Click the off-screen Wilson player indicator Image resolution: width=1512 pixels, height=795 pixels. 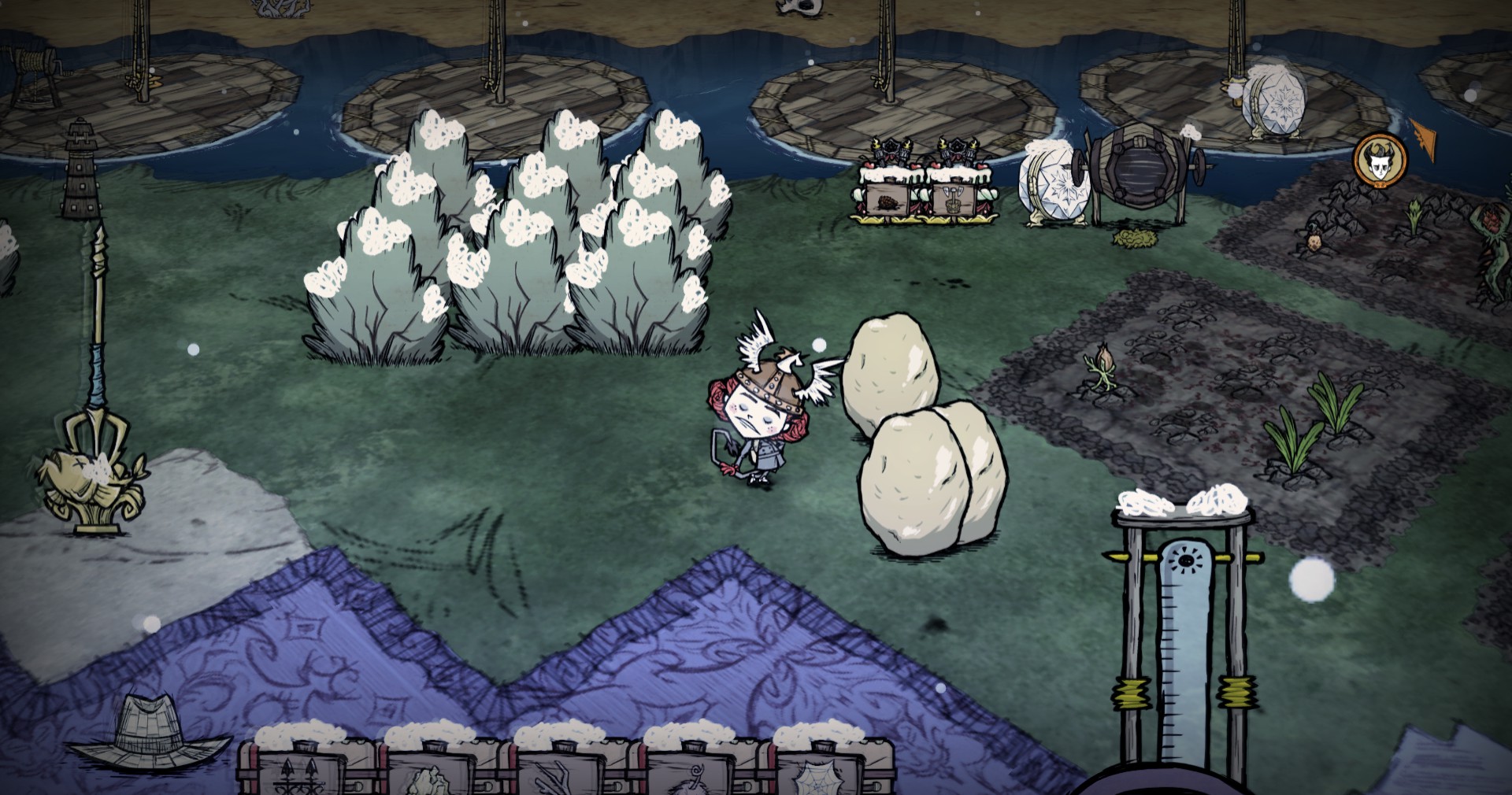[x=1379, y=160]
